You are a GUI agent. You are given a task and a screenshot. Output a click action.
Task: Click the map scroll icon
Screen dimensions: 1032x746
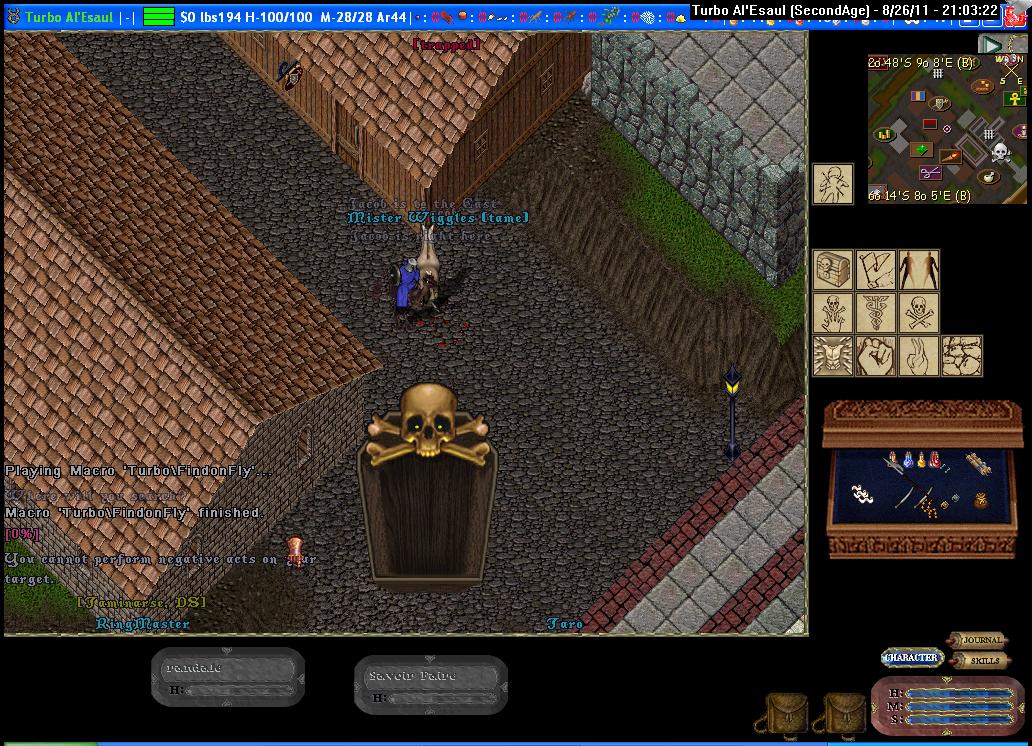tap(876, 270)
